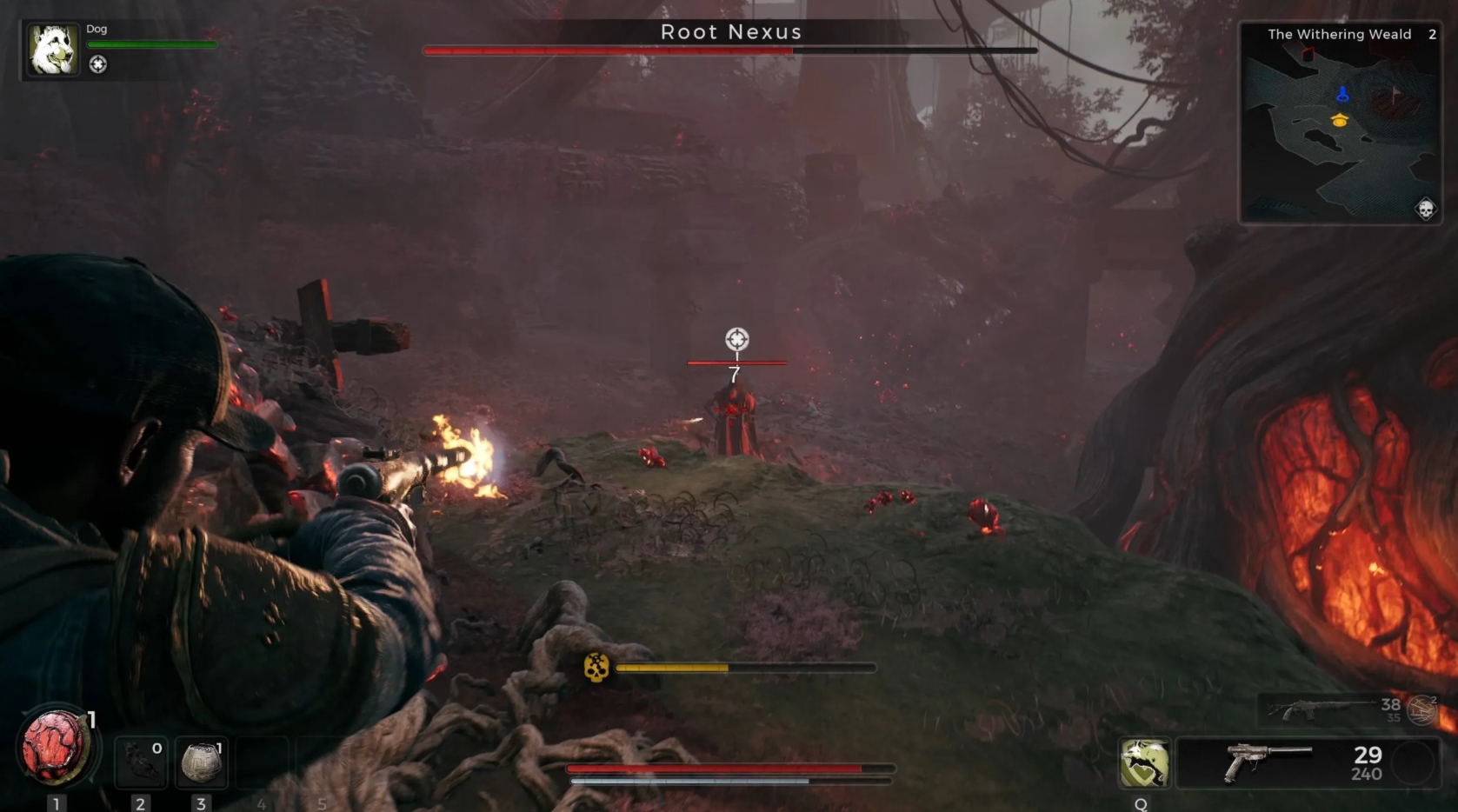The image size is (1458, 812).
Task: Click the zone label The Withering Weald
Action: tap(1340, 35)
